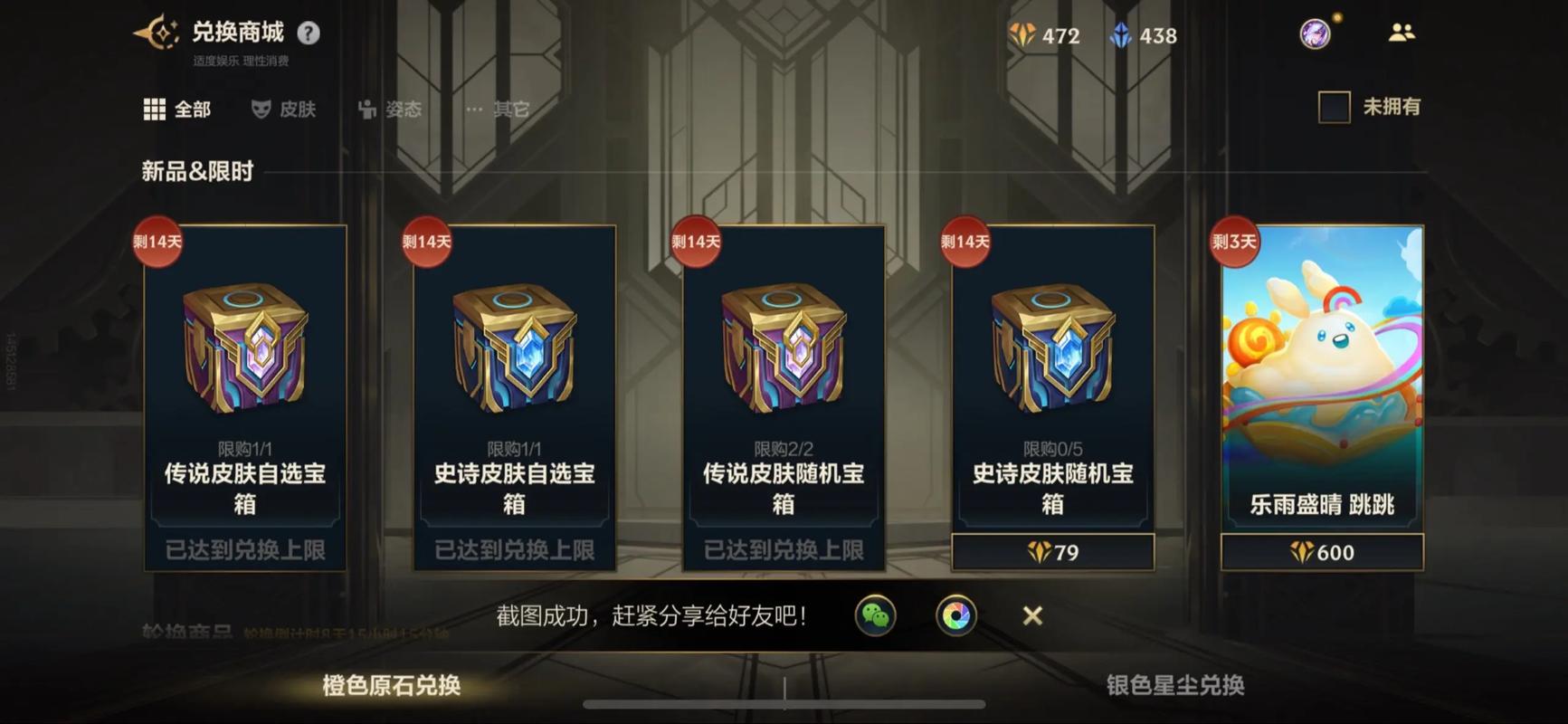1568x724 pixels.
Task: Open the purple avatar icon at top right
Action: (x=1316, y=33)
